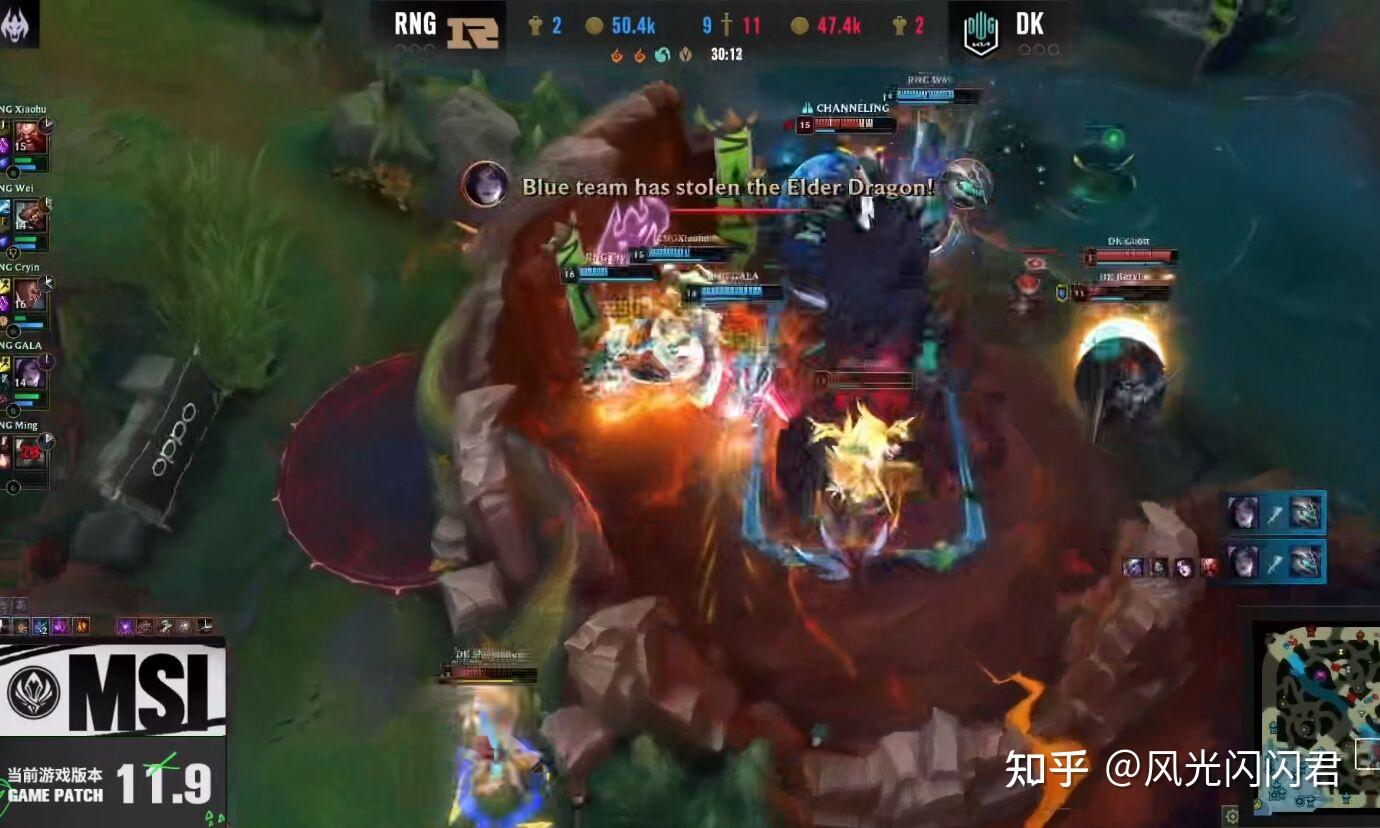Click RNG Cryin's ultimate timer clock indicator

pos(47,283)
